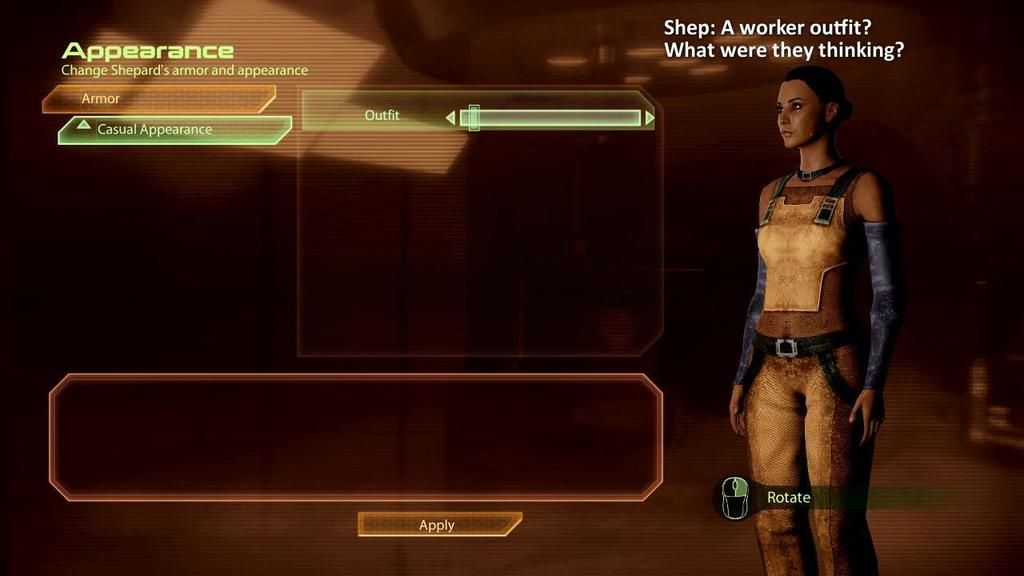Open the Armor category
1024x576 pixels.
click(x=158, y=99)
